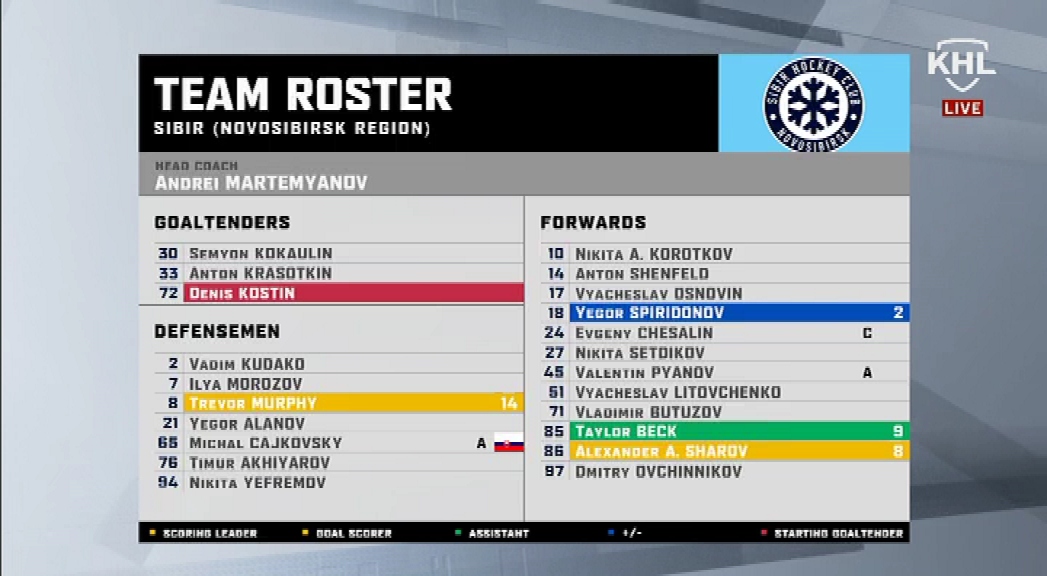1047x576 pixels.
Task: Click the Sibir Novosibirsk snowflake logo
Action: 814,104
